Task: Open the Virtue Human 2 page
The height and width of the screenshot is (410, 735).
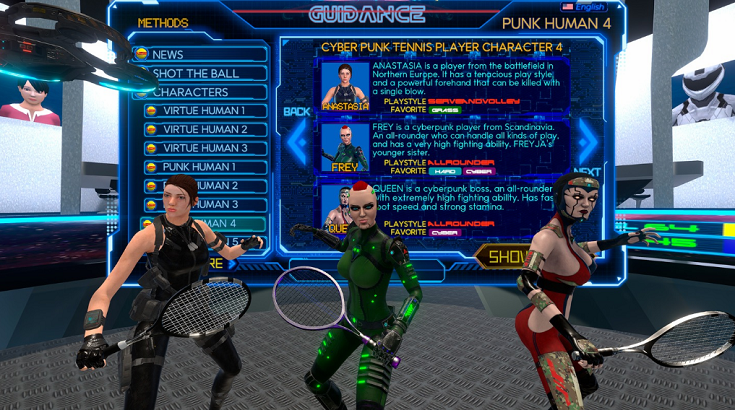Action: click(204, 129)
